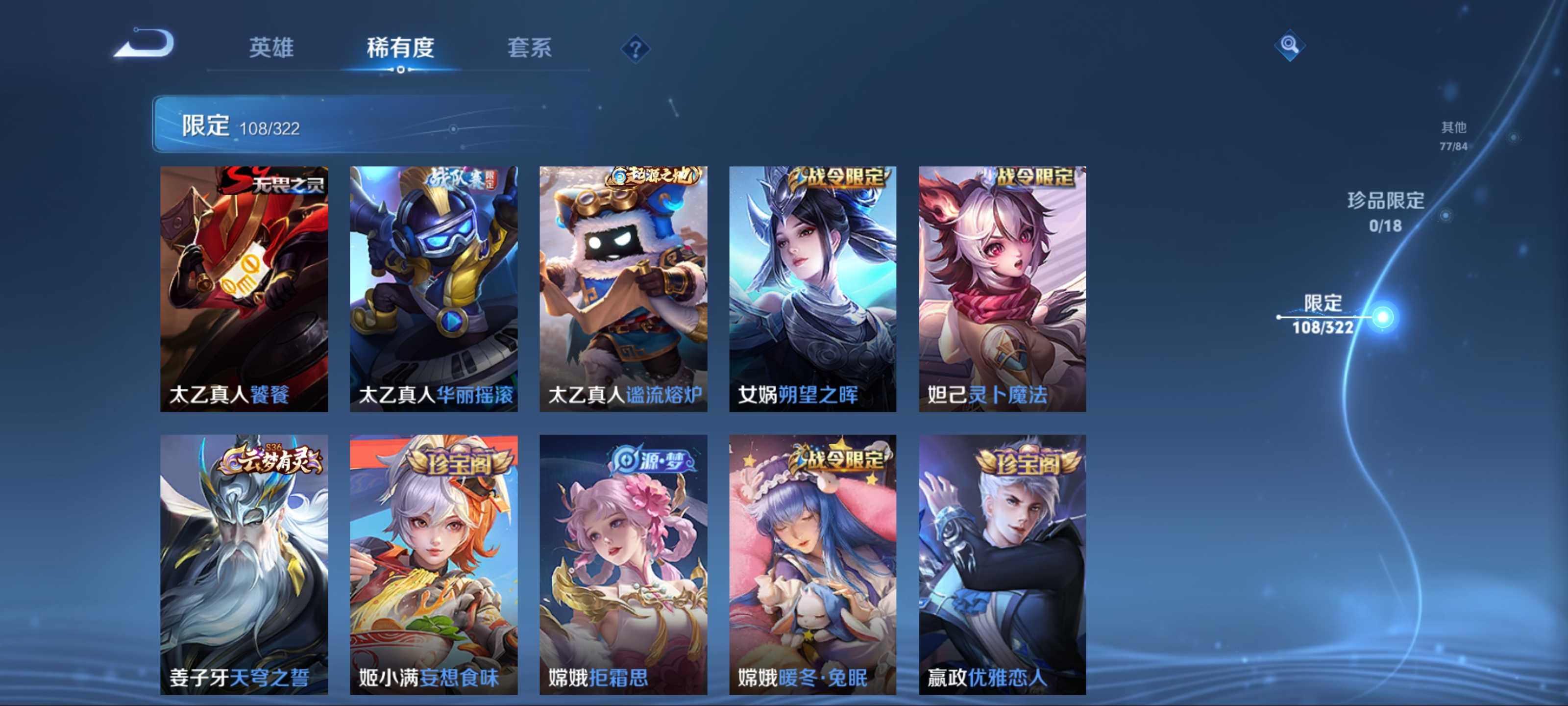Viewport: 1568px width, 706px height.
Task: View 姜子牙 天穹之誓 skin
Action: click(244, 564)
